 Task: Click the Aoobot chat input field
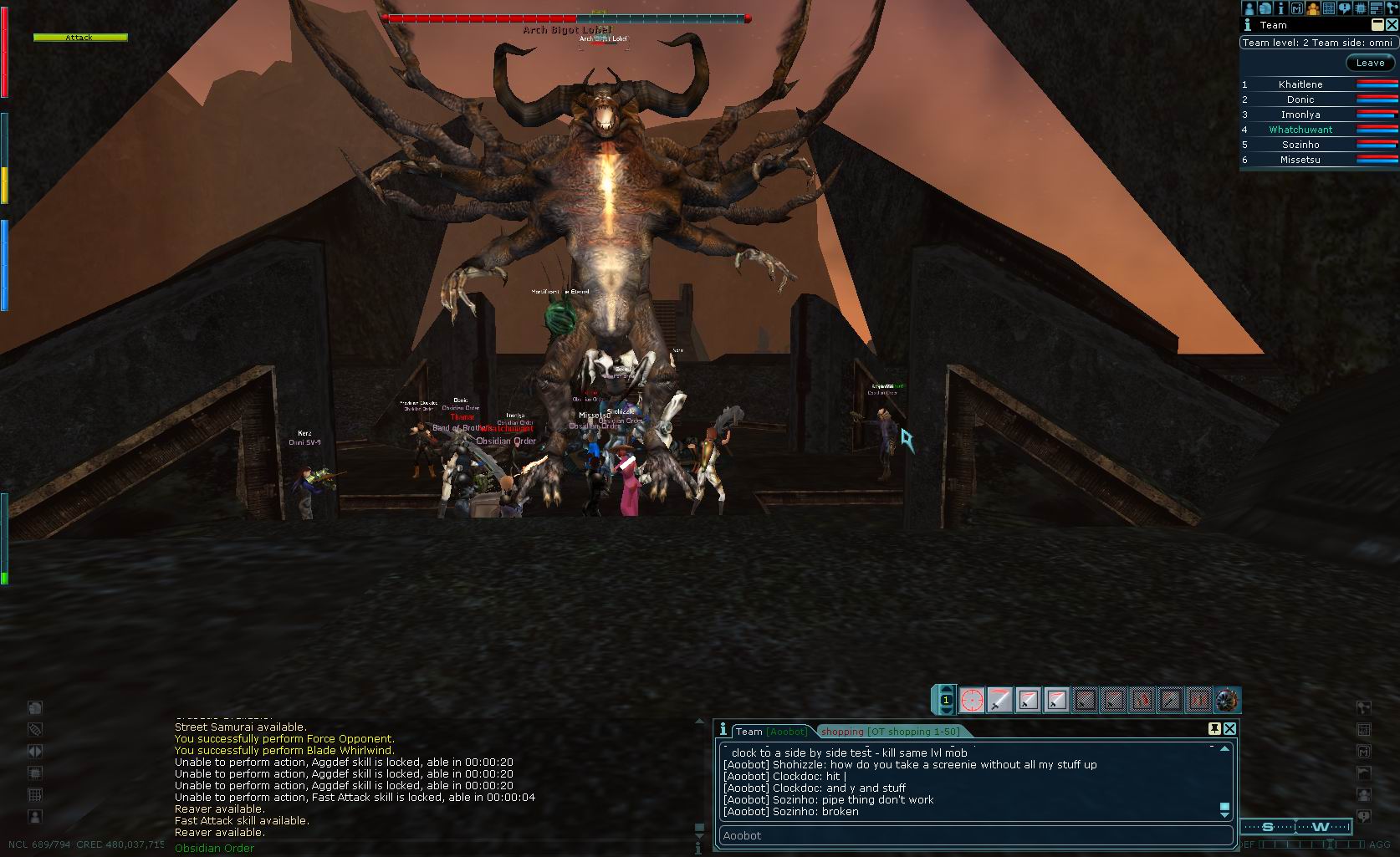click(x=974, y=835)
